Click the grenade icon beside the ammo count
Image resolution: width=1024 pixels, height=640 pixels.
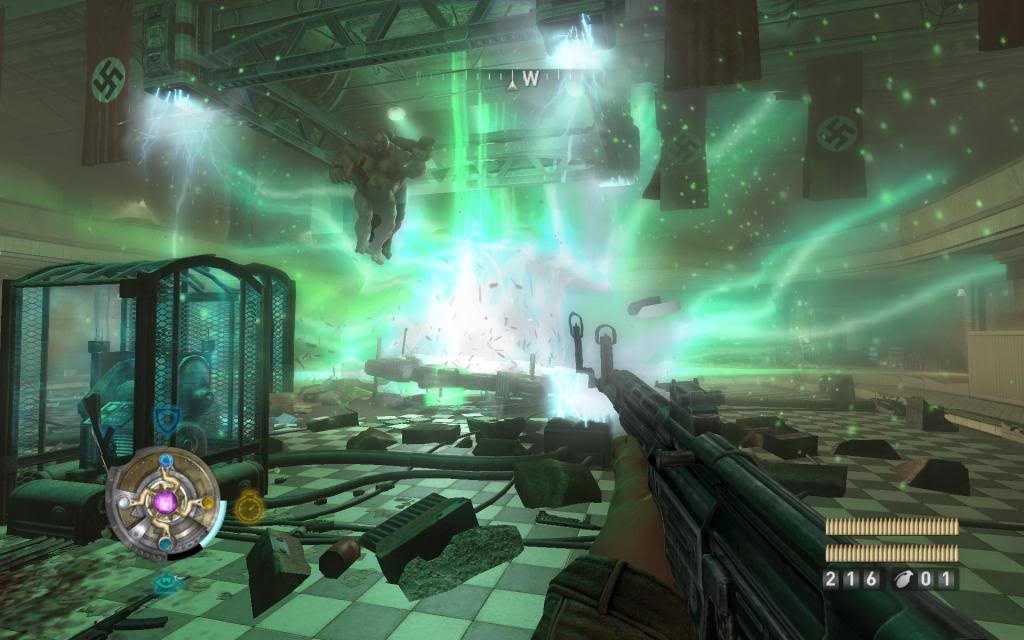(904, 578)
